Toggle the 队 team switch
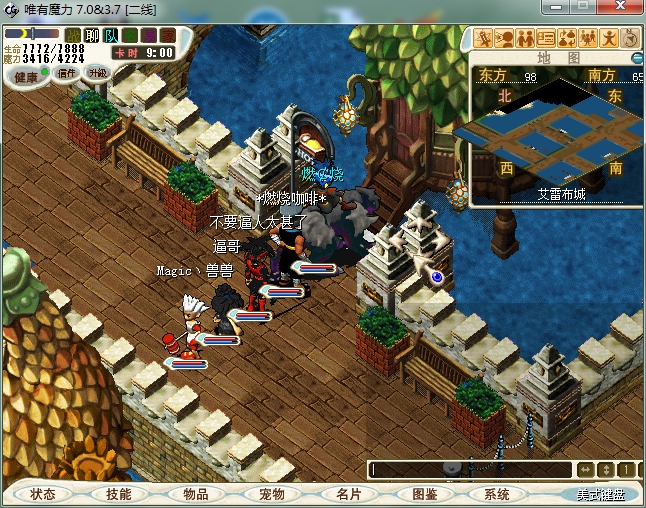 [x=111, y=35]
